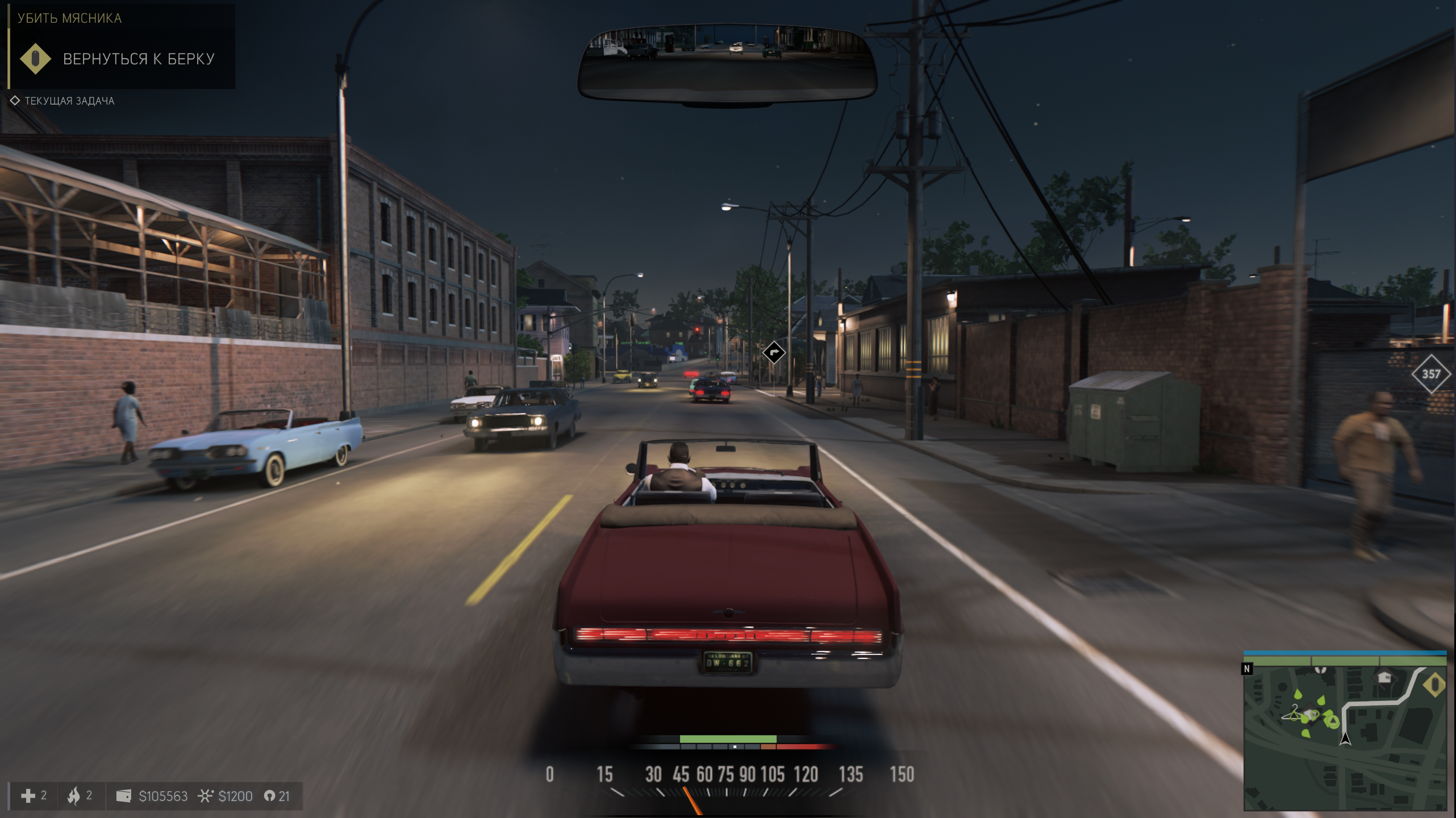Click the N compass indicator on the minimap
The width and height of the screenshot is (1456, 818).
click(x=1247, y=669)
